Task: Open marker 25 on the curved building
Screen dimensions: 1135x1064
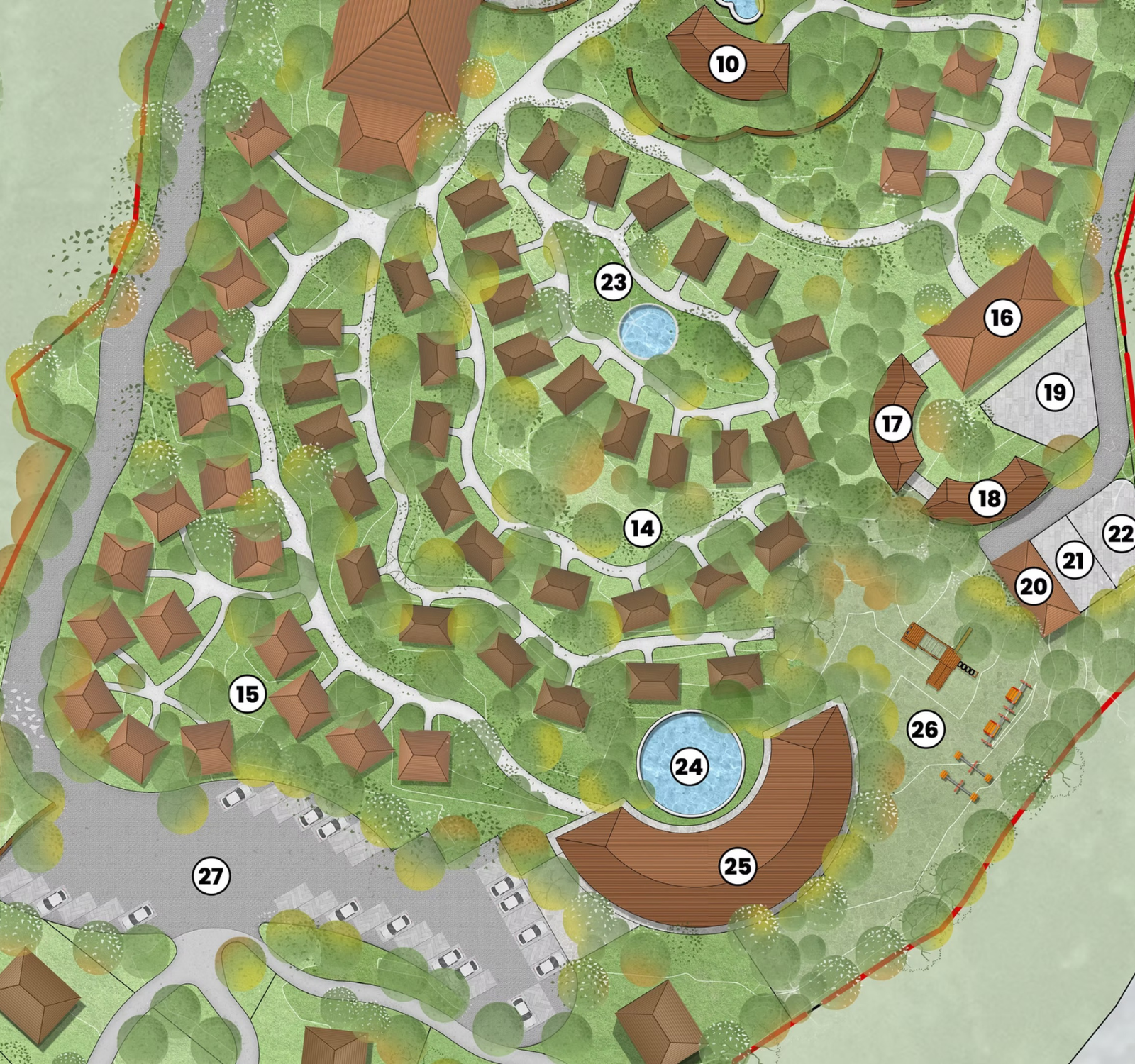Action: [x=737, y=866]
